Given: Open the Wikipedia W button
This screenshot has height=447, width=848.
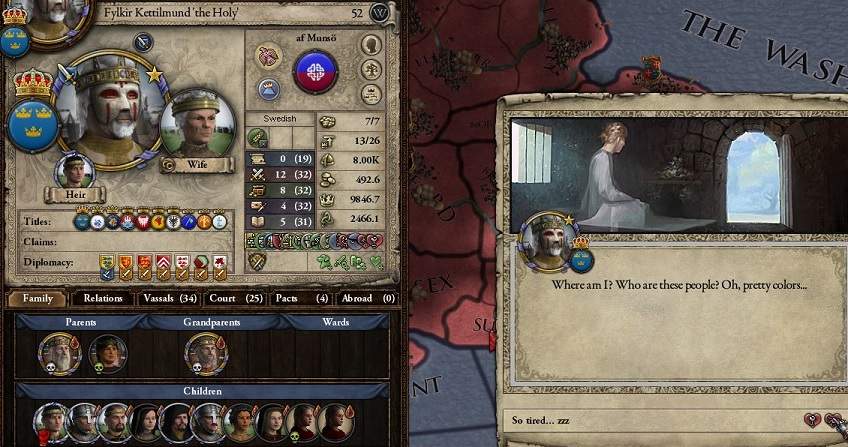Looking at the screenshot, I should click(379, 12).
